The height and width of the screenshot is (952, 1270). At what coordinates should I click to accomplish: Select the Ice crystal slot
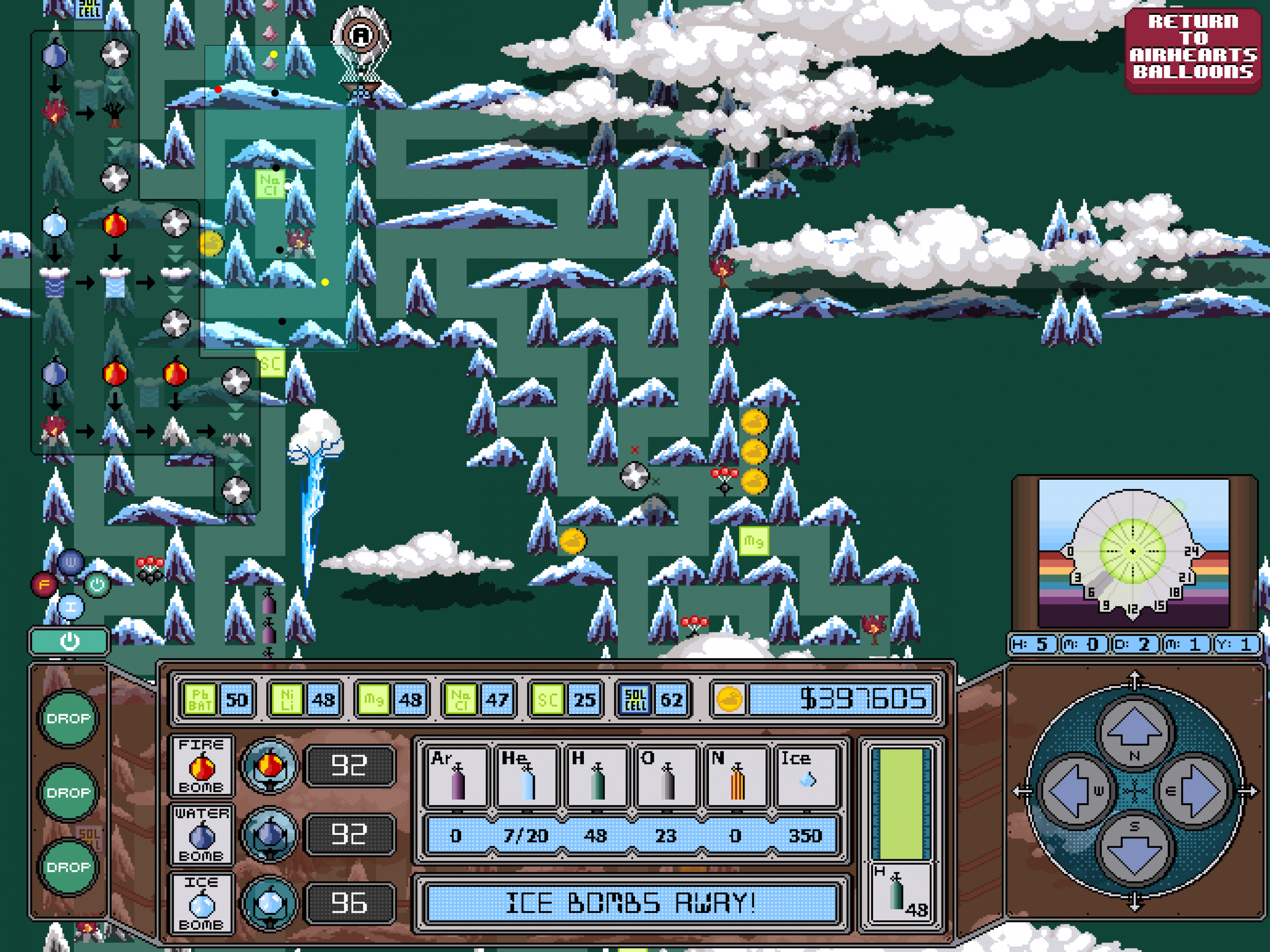pos(806,776)
